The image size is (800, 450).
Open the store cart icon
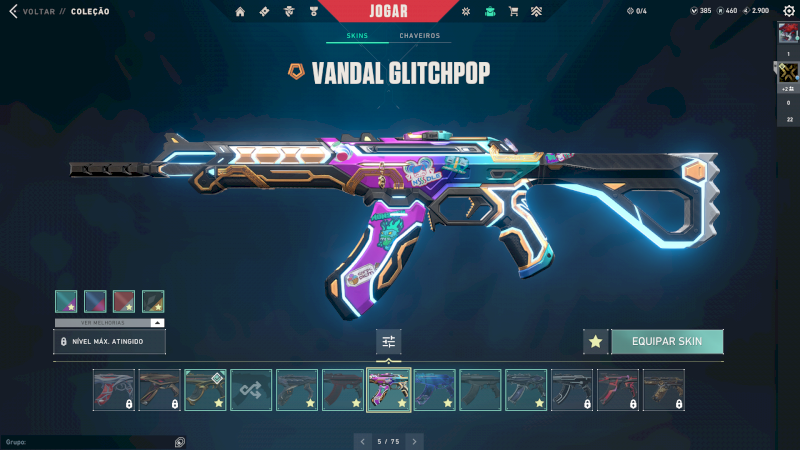click(513, 11)
